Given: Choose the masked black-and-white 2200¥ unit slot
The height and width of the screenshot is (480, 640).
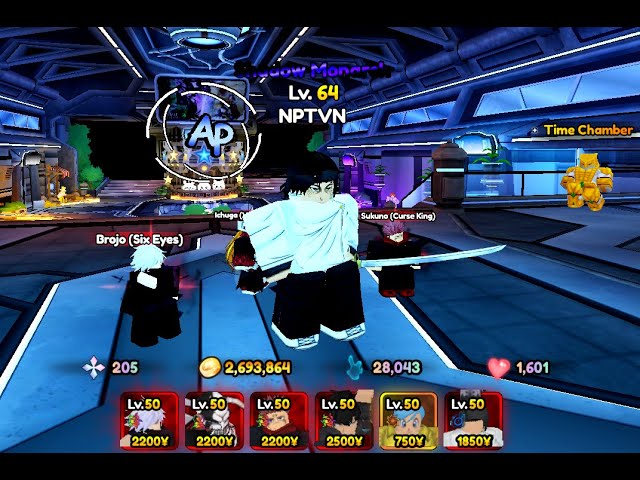Looking at the screenshot, I should click(214, 421).
